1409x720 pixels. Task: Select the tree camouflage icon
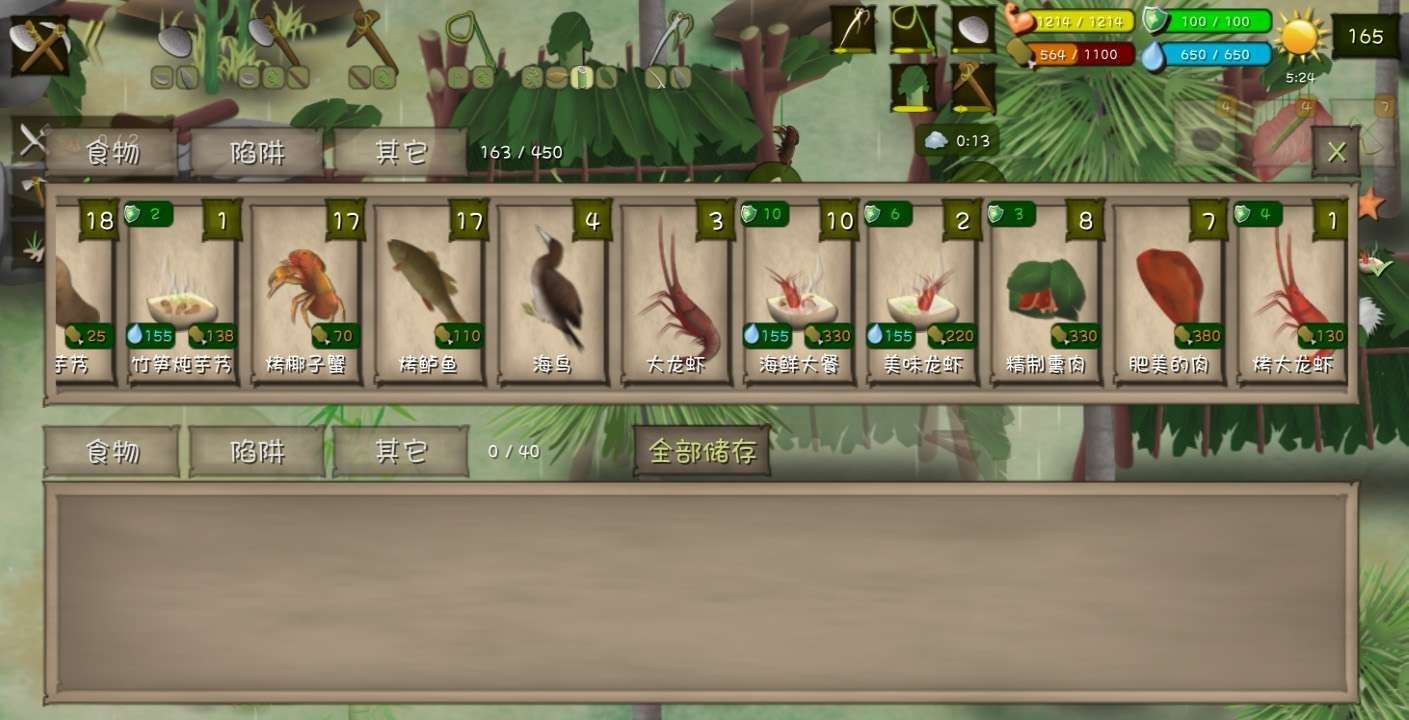tap(913, 85)
